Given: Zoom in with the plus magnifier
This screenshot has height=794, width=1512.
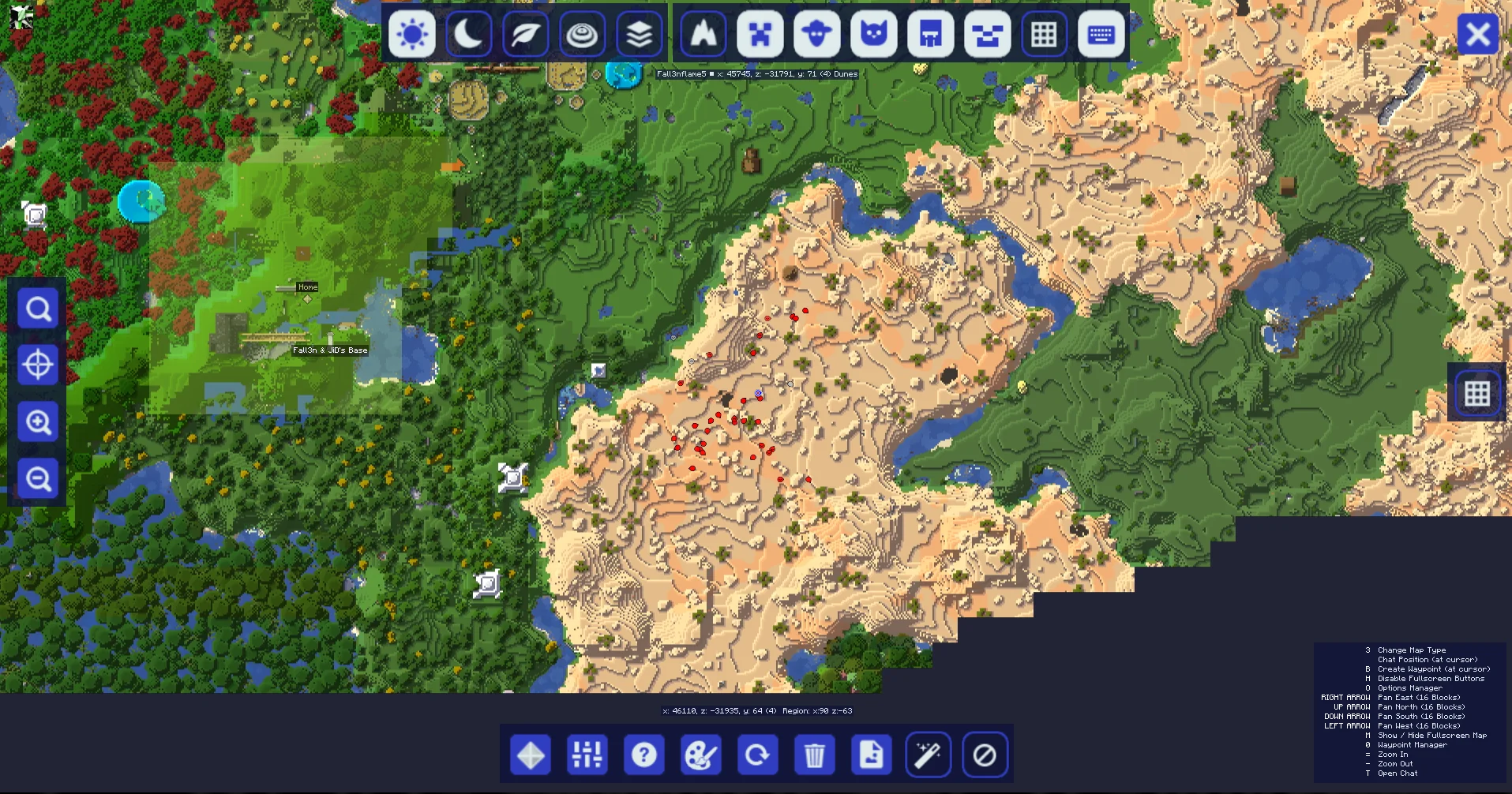Looking at the screenshot, I should click(x=39, y=422).
